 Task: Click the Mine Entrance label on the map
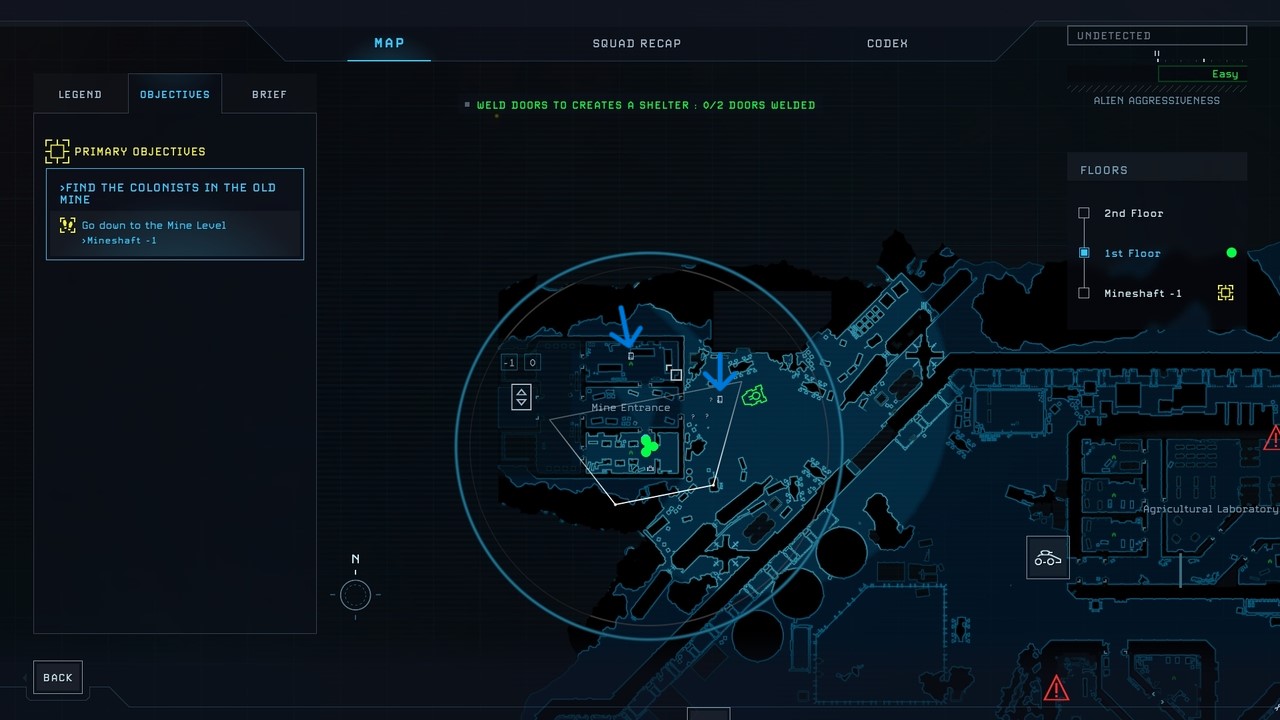pyautogui.click(x=630, y=407)
